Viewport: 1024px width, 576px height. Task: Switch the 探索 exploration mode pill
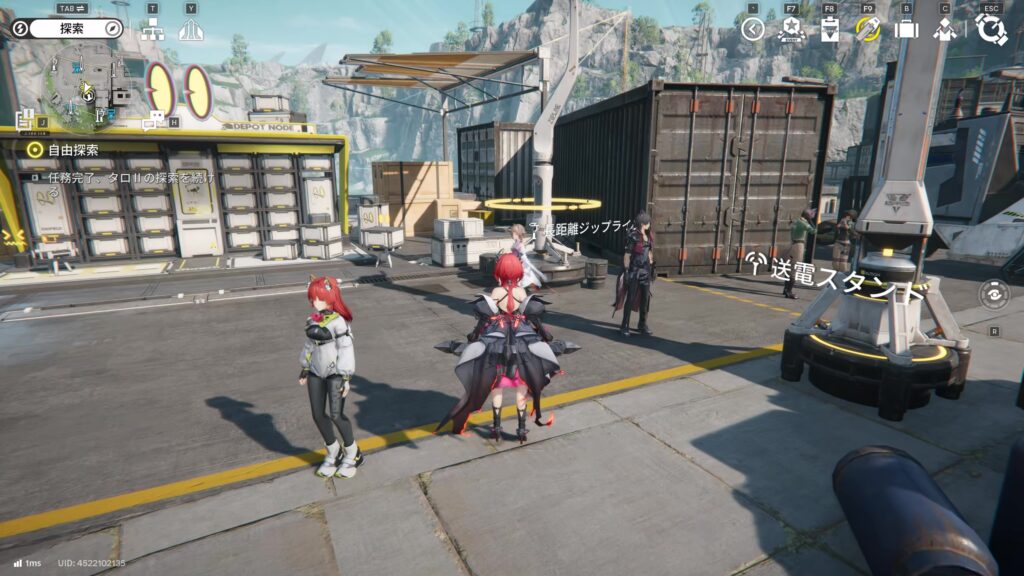pyautogui.click(x=68, y=28)
